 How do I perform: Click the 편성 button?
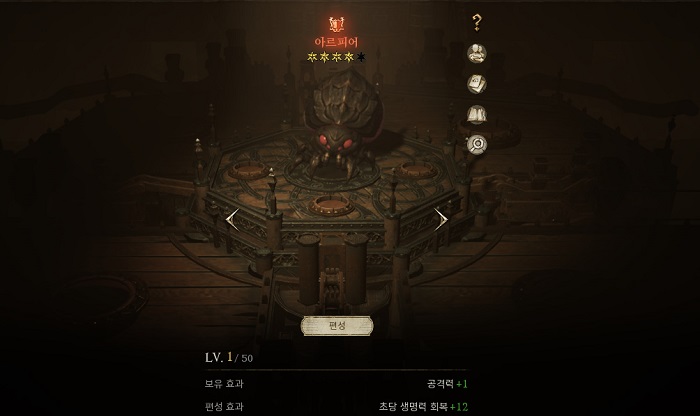coord(337,326)
